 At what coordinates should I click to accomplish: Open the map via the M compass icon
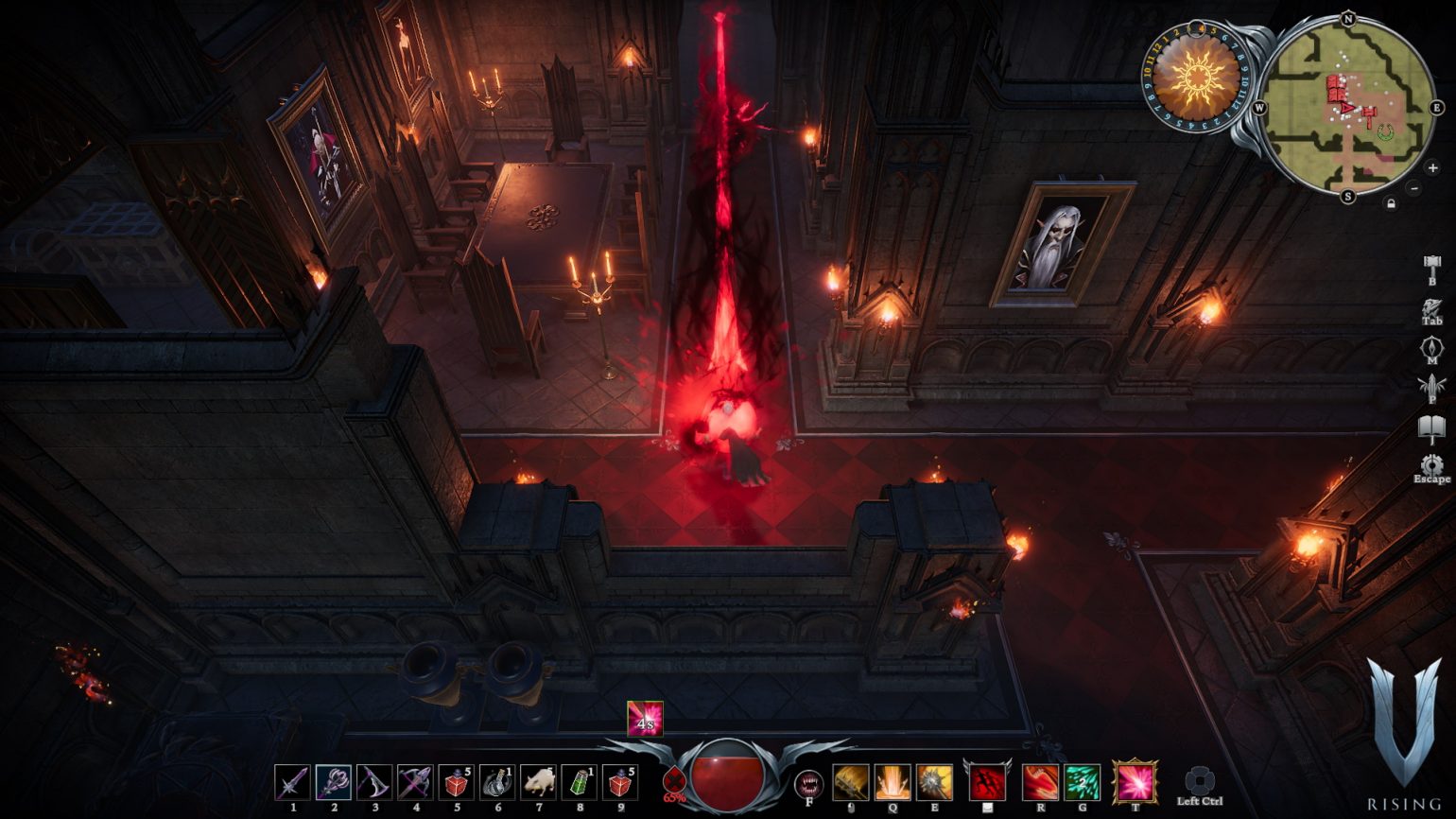[1432, 346]
